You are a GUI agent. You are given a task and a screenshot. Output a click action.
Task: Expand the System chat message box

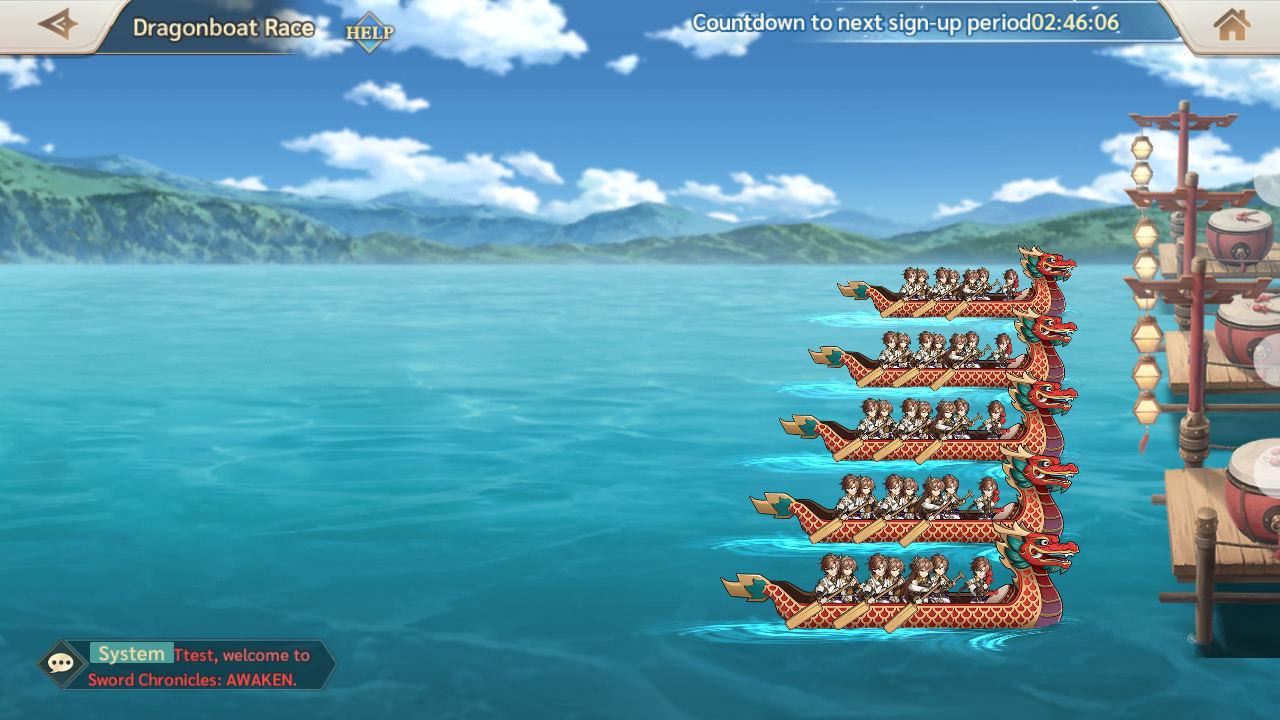210,666
